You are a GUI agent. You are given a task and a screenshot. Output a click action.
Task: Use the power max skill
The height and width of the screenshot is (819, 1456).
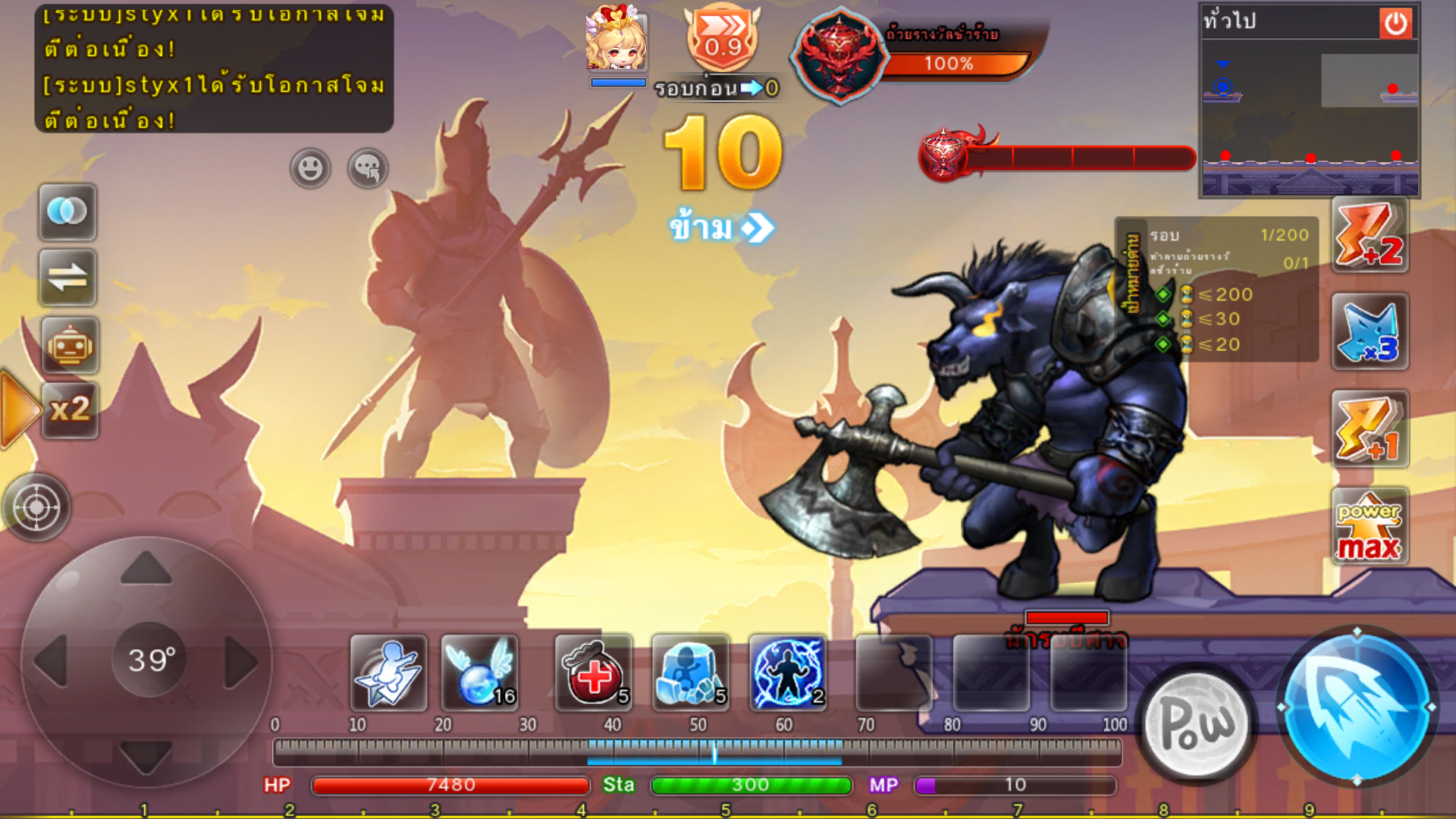point(1370,526)
